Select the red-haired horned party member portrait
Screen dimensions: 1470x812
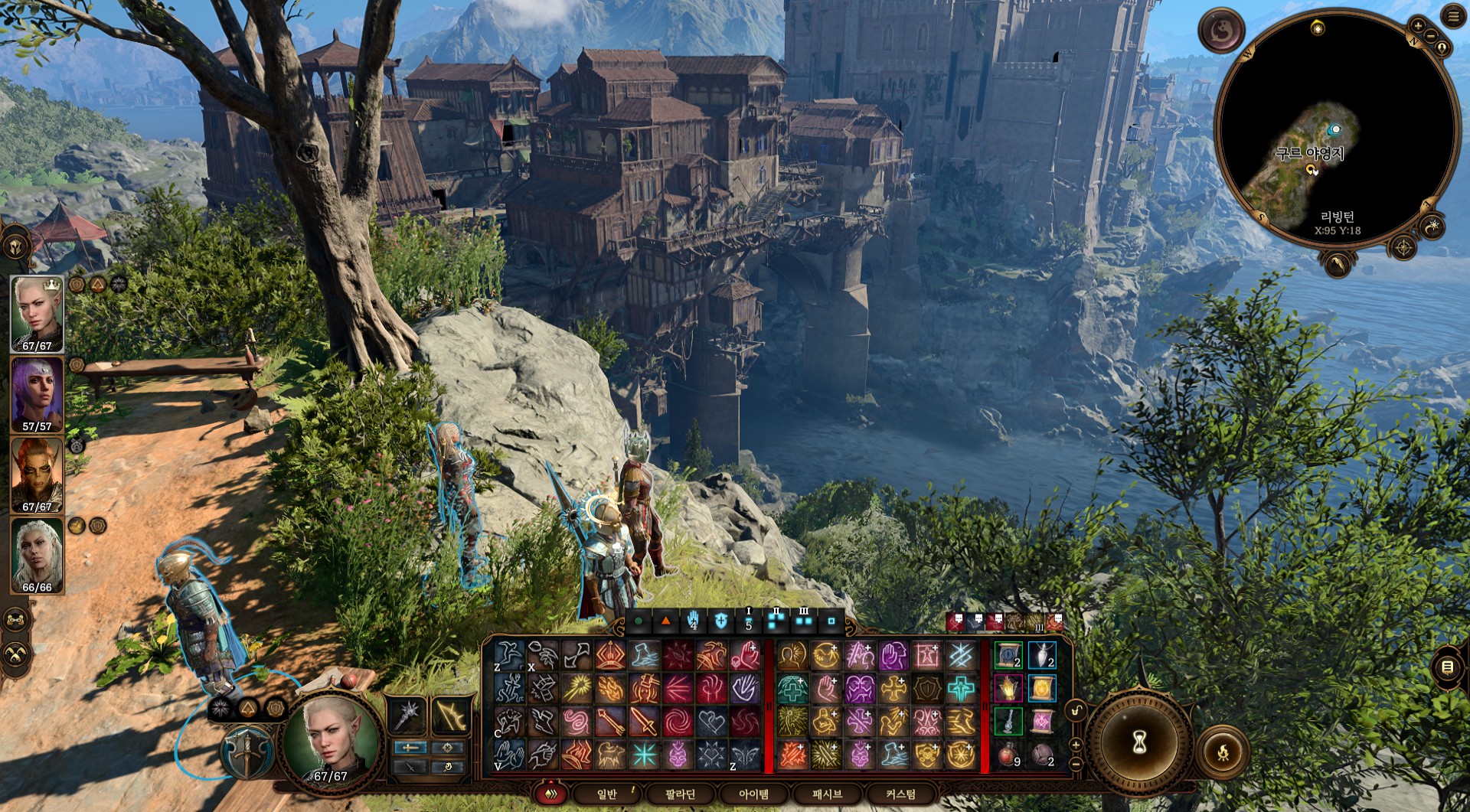pyautogui.click(x=37, y=474)
